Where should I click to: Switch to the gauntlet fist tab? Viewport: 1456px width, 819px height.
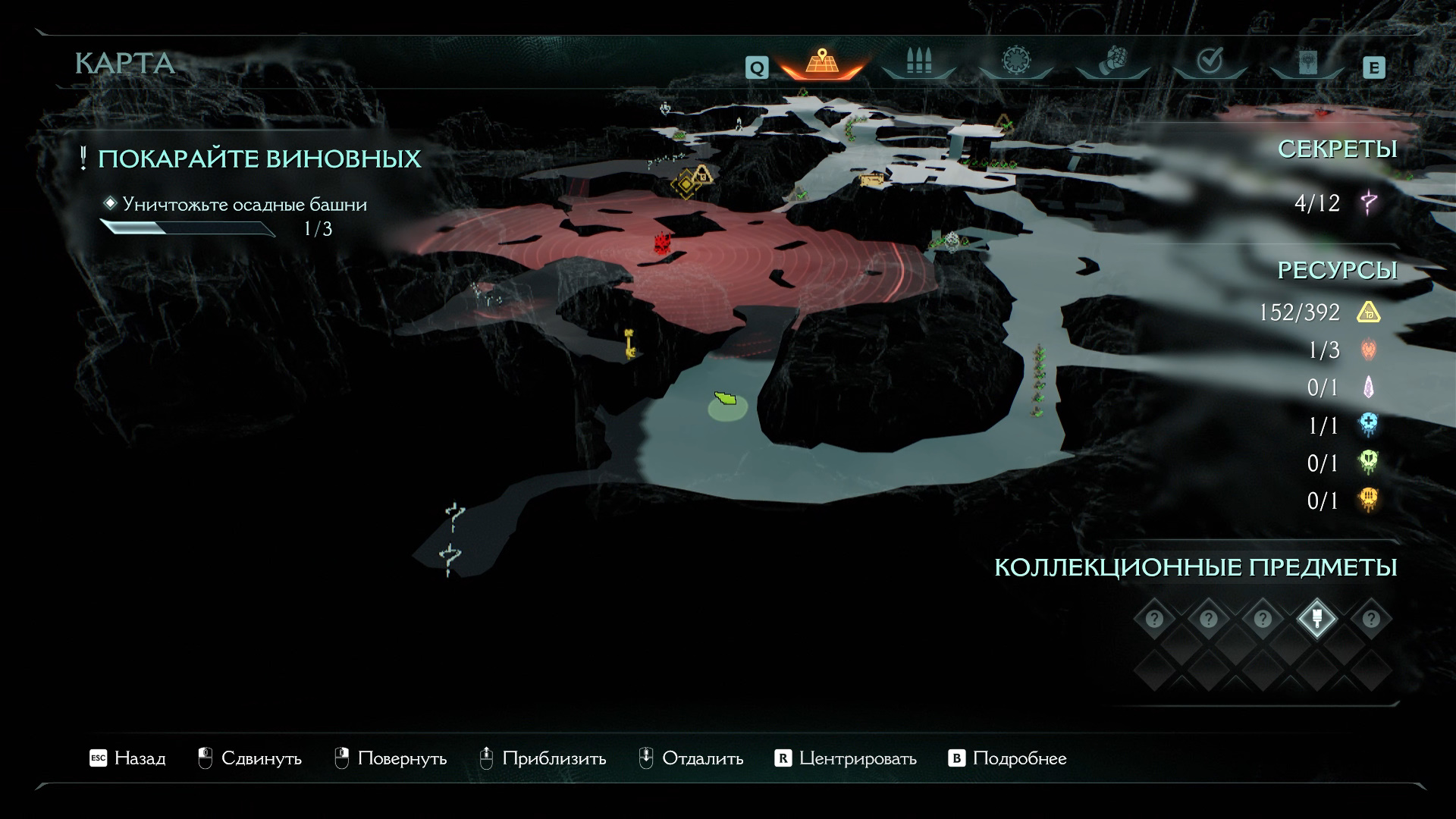(1112, 61)
